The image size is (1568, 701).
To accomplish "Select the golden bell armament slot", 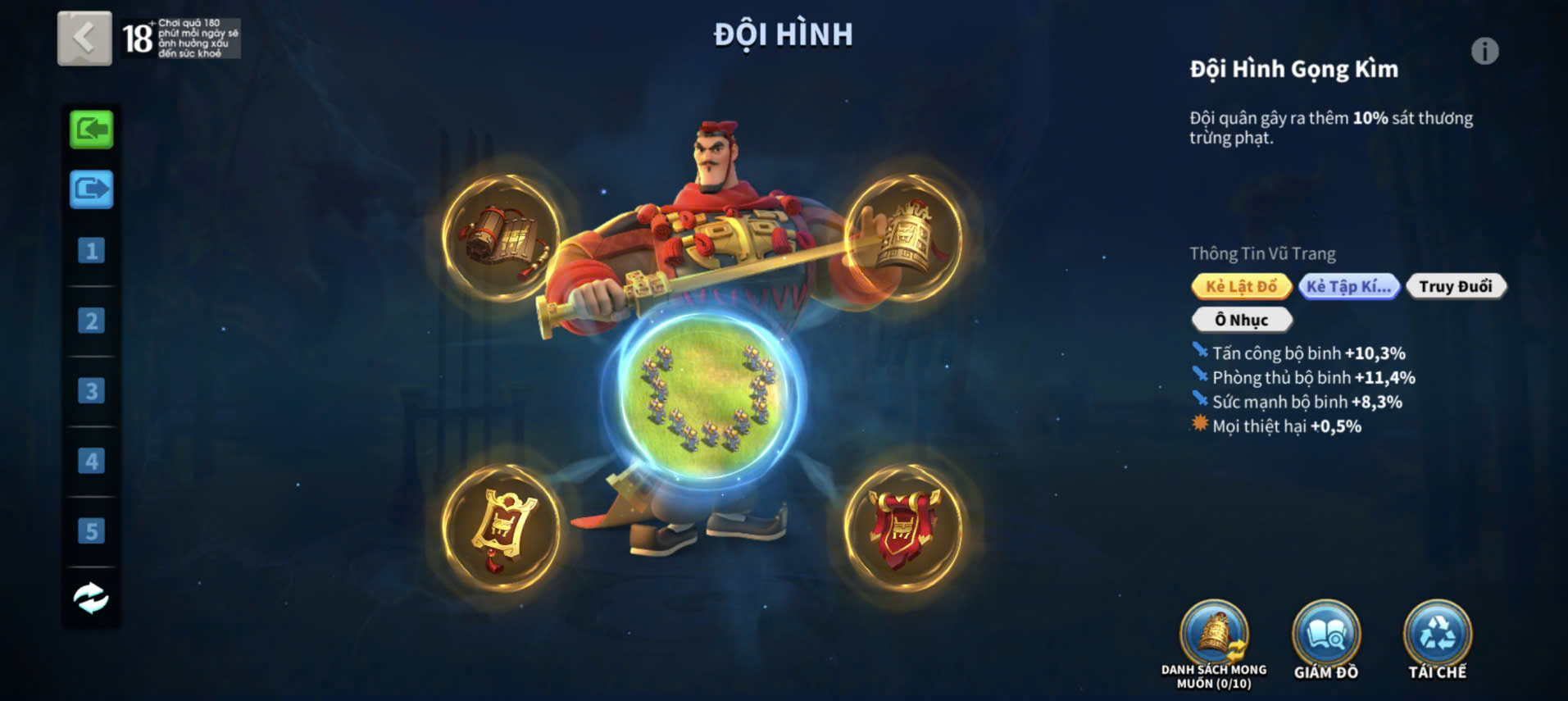I will coord(903,236).
